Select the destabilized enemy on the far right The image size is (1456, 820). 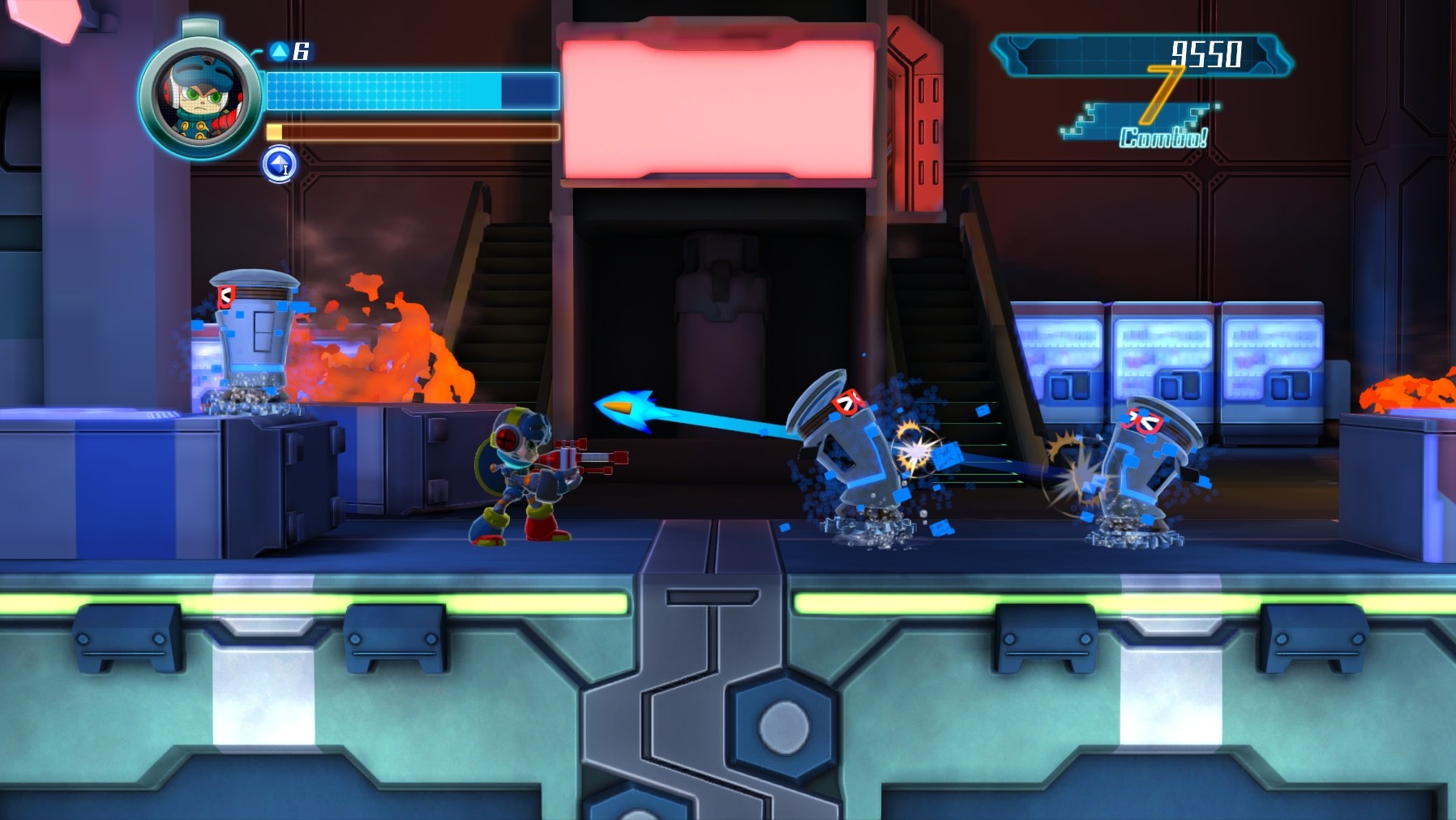point(1143,466)
